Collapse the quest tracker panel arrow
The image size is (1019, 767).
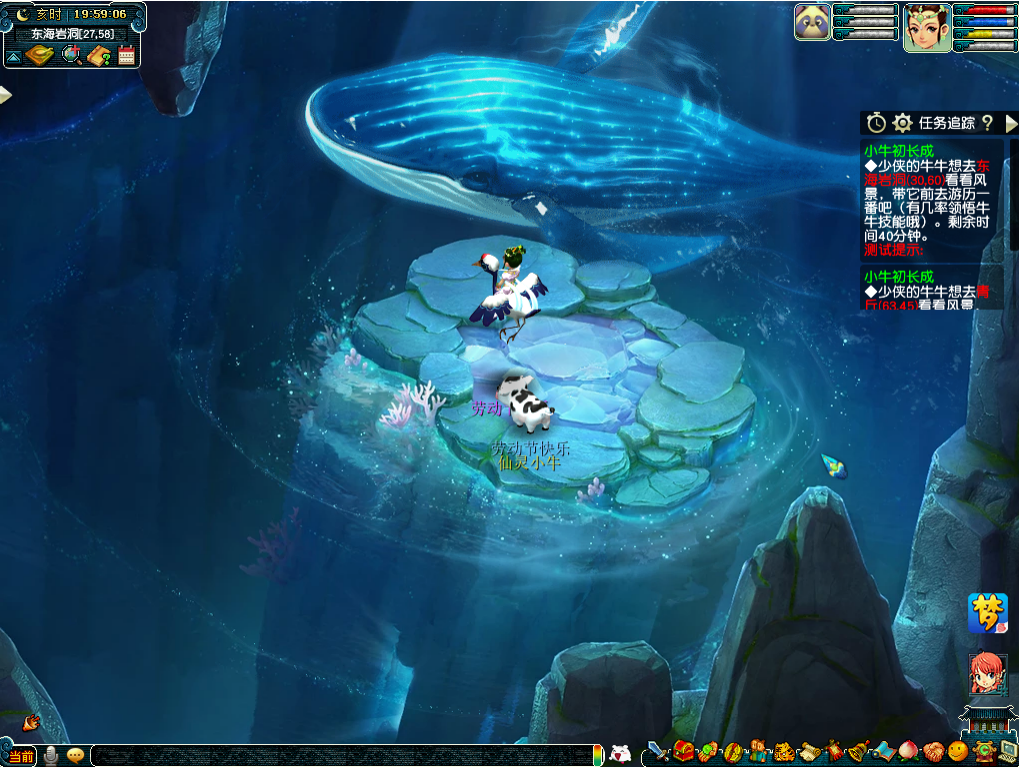(1010, 123)
